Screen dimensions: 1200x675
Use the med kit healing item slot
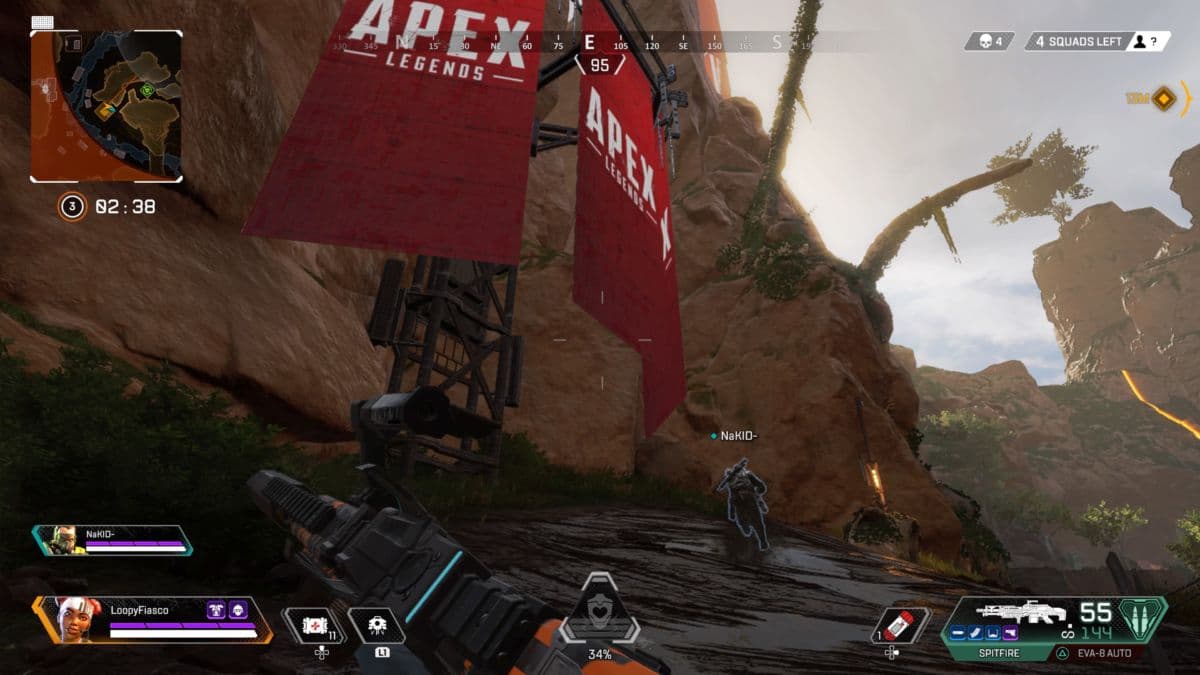click(312, 625)
